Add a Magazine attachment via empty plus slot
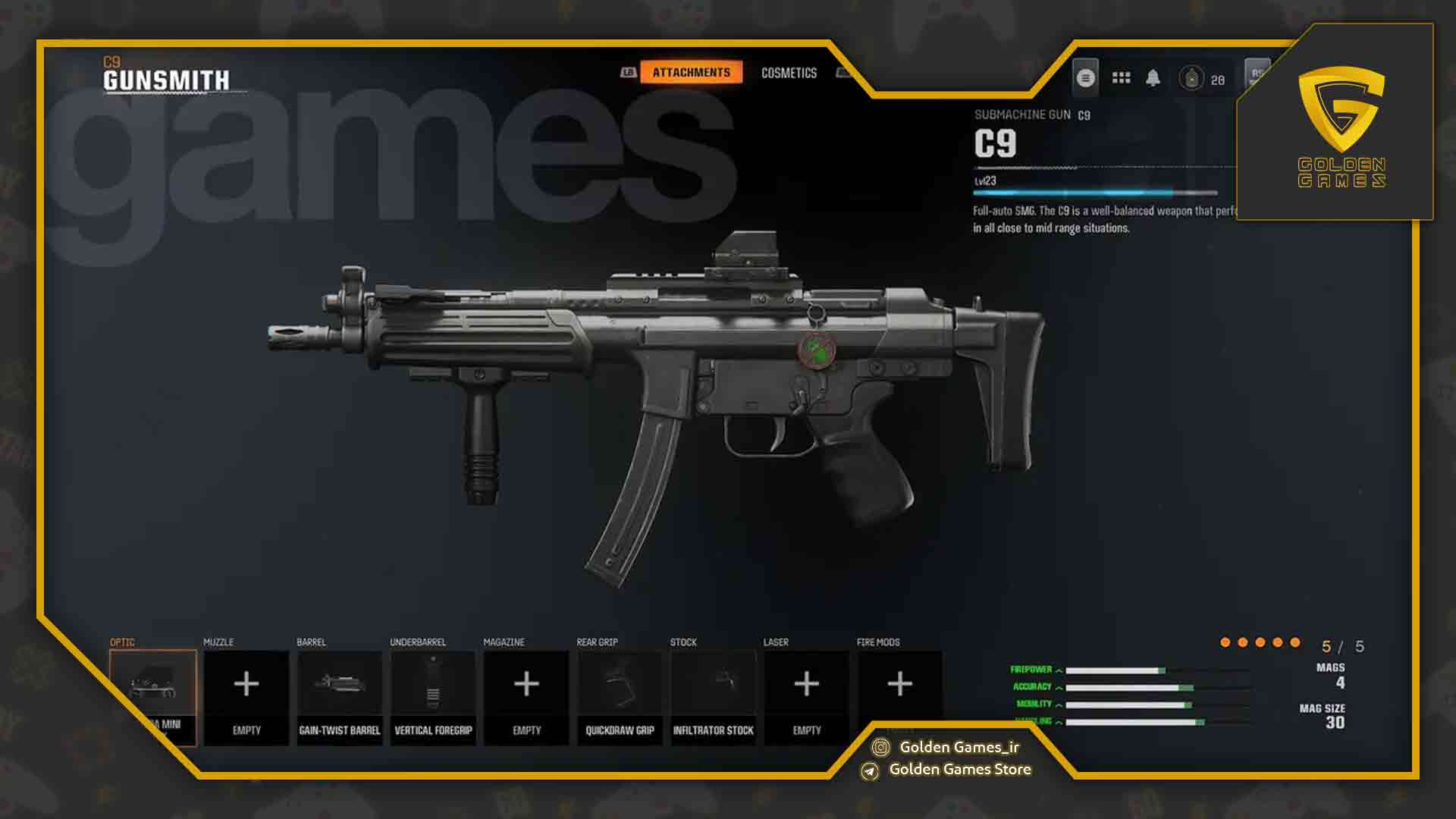Viewport: 1456px width, 819px height. [526, 684]
